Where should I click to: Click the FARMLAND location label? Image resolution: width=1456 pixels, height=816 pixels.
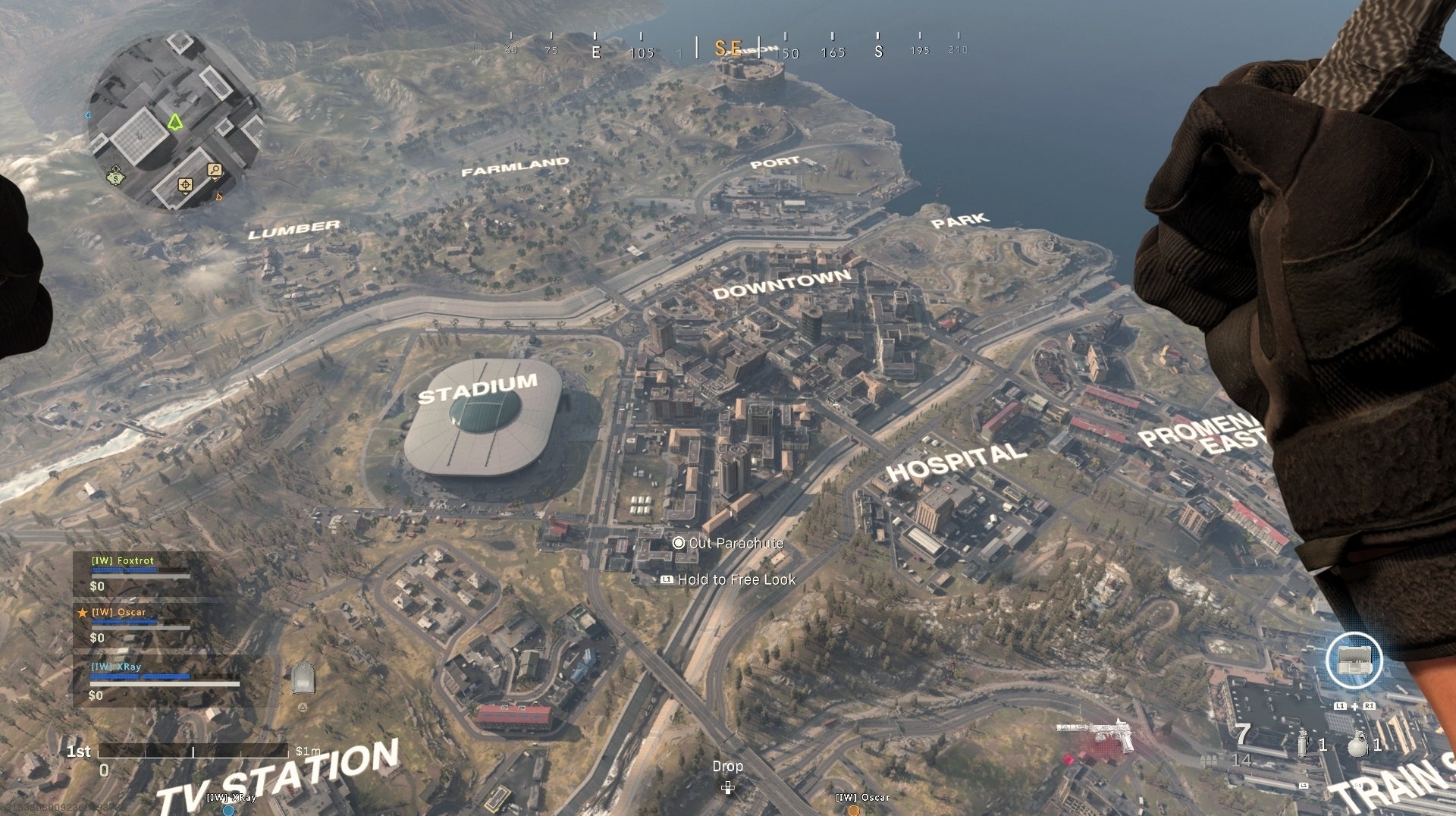(515, 166)
